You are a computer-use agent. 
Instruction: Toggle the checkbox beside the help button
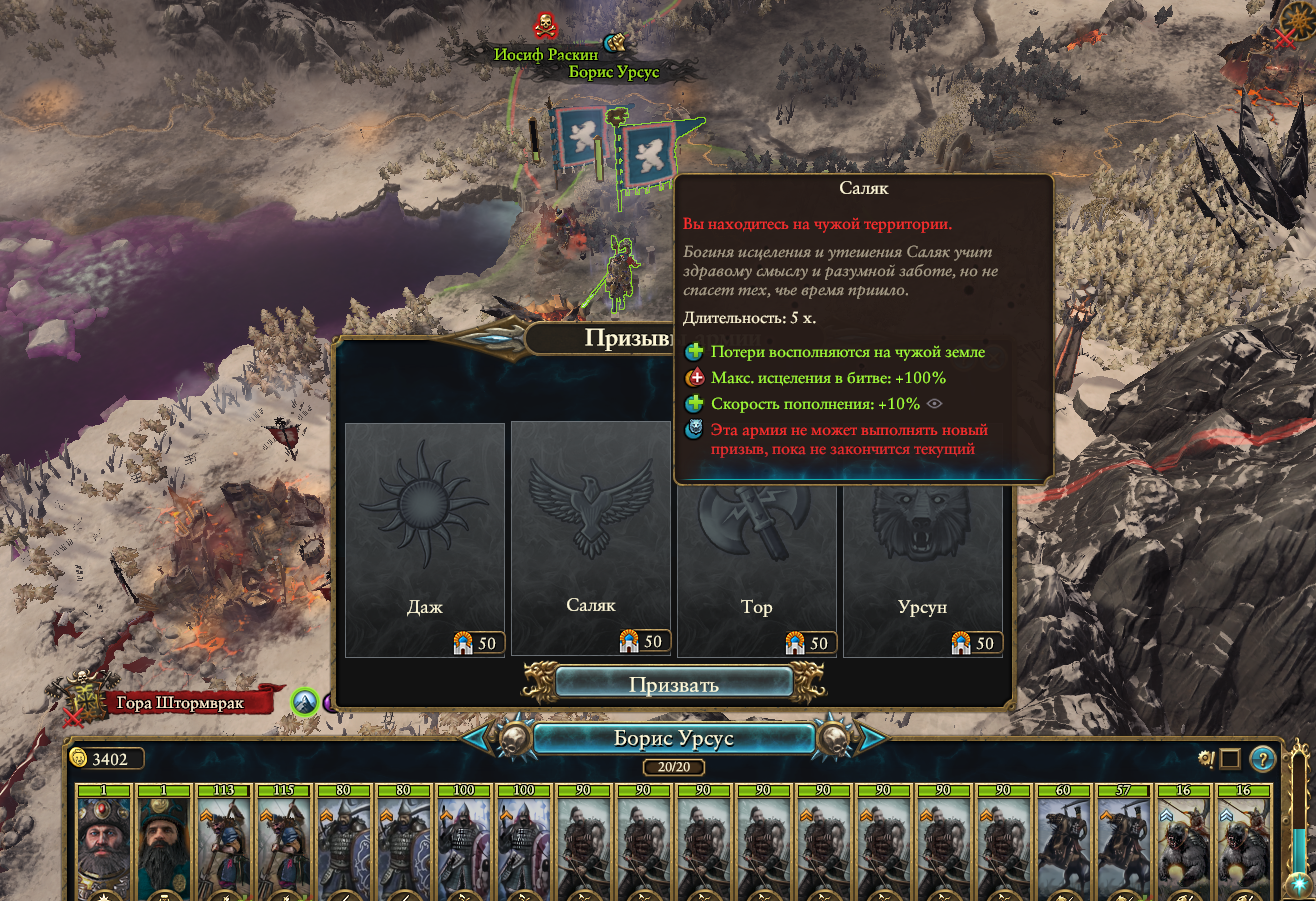click(1230, 759)
